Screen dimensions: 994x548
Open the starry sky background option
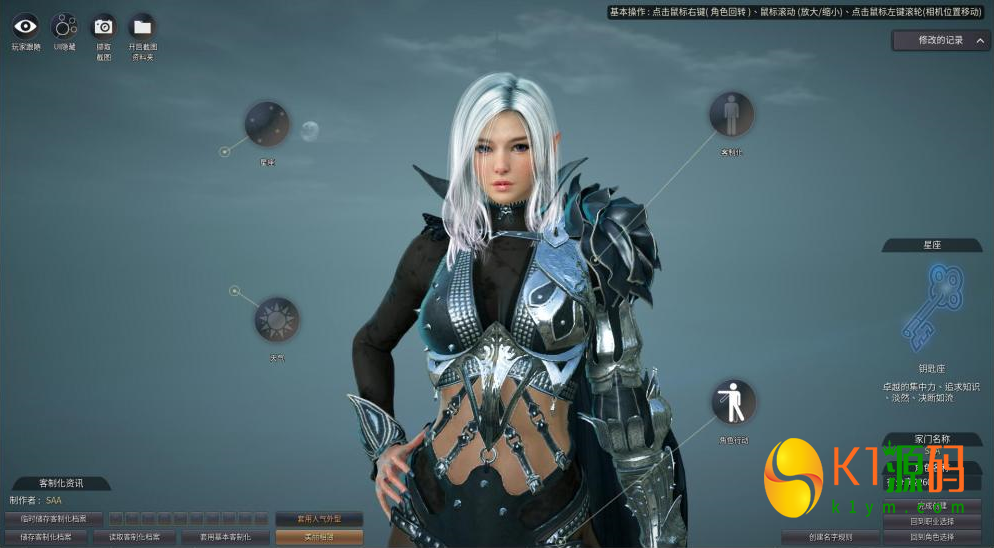point(267,124)
